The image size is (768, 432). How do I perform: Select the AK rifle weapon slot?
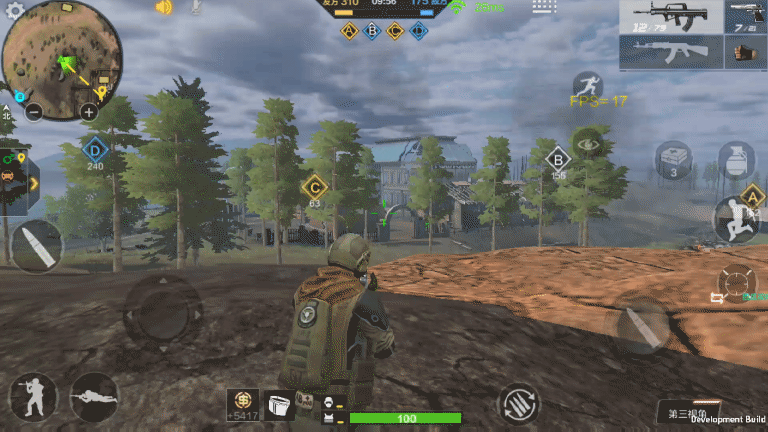click(668, 52)
